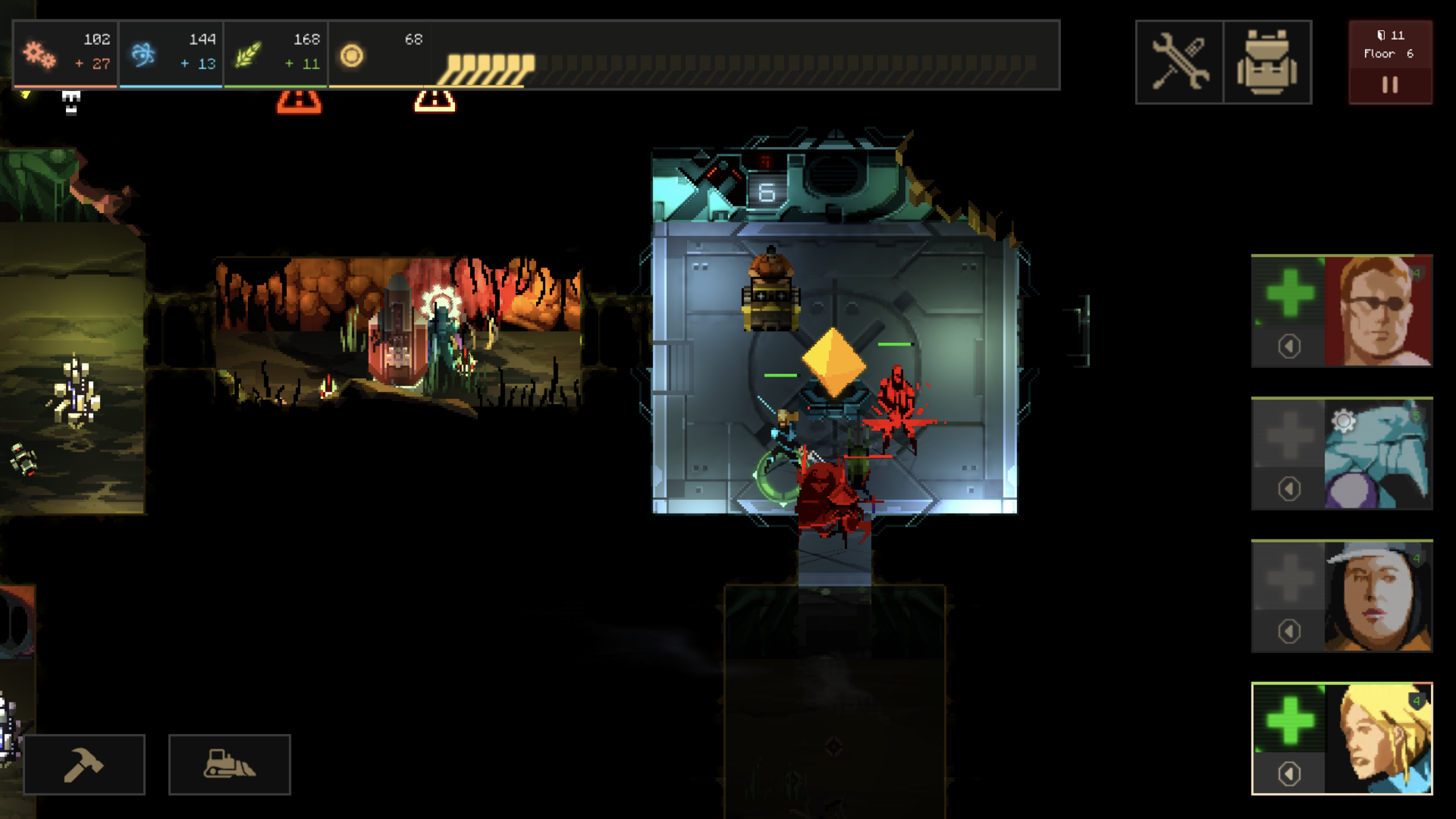Image resolution: width=1456 pixels, height=819 pixels.
Task: Click the blue Science resource icon
Action: tap(143, 55)
